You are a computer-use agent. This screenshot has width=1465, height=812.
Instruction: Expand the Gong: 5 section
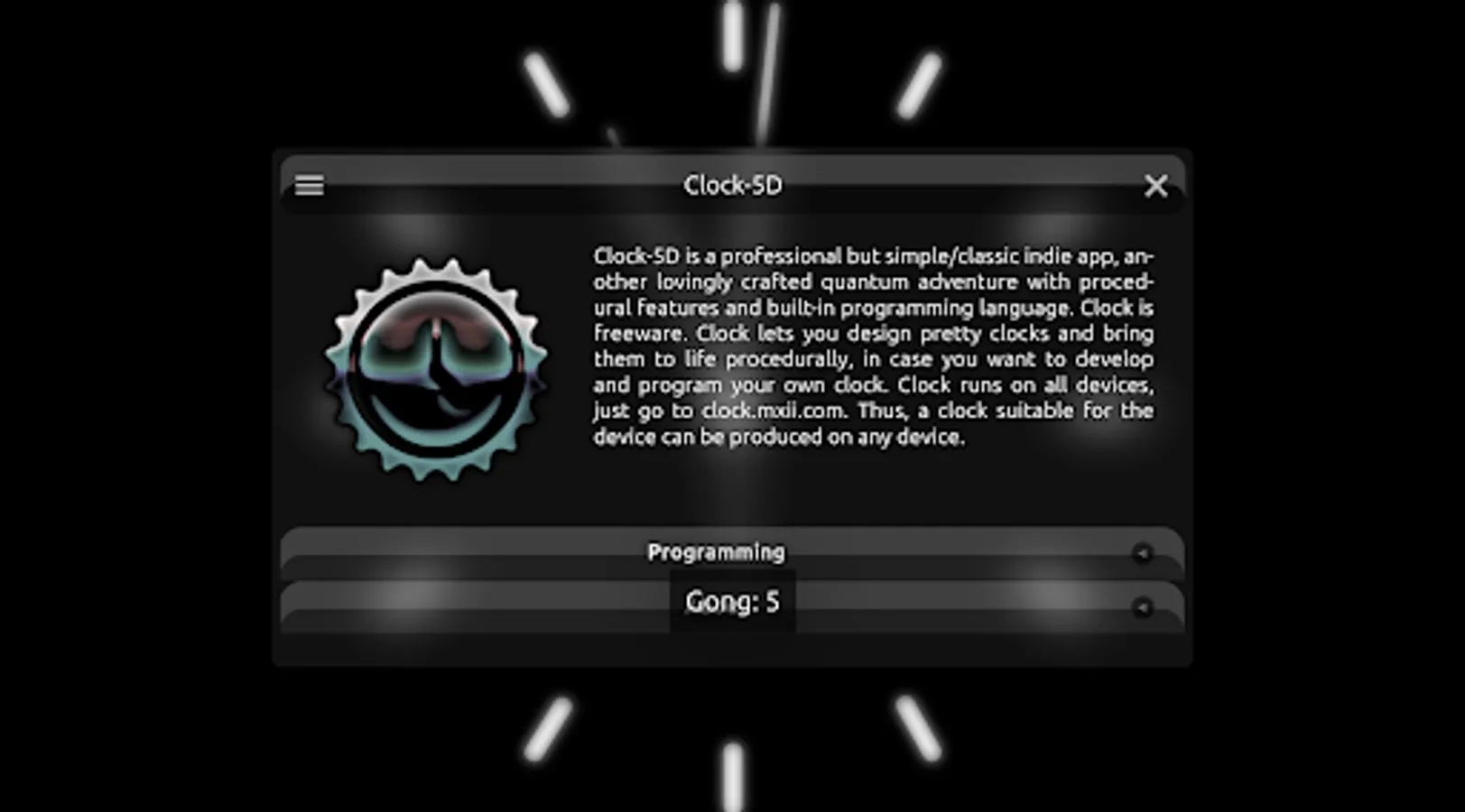733,602
